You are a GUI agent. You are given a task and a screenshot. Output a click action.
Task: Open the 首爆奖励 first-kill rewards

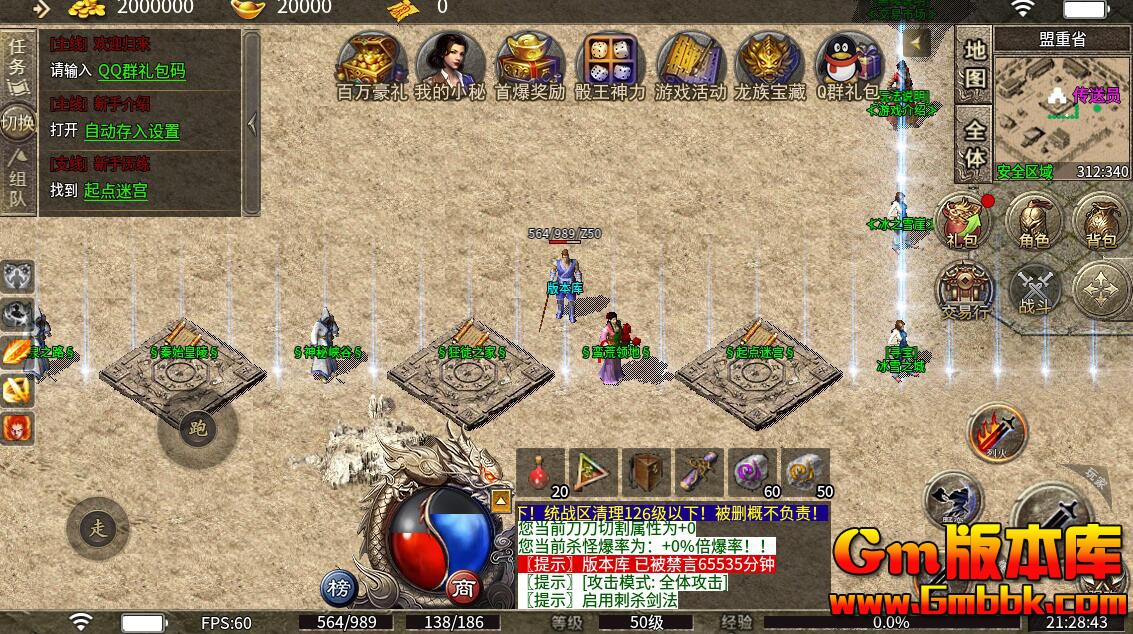pyautogui.click(x=530, y=62)
